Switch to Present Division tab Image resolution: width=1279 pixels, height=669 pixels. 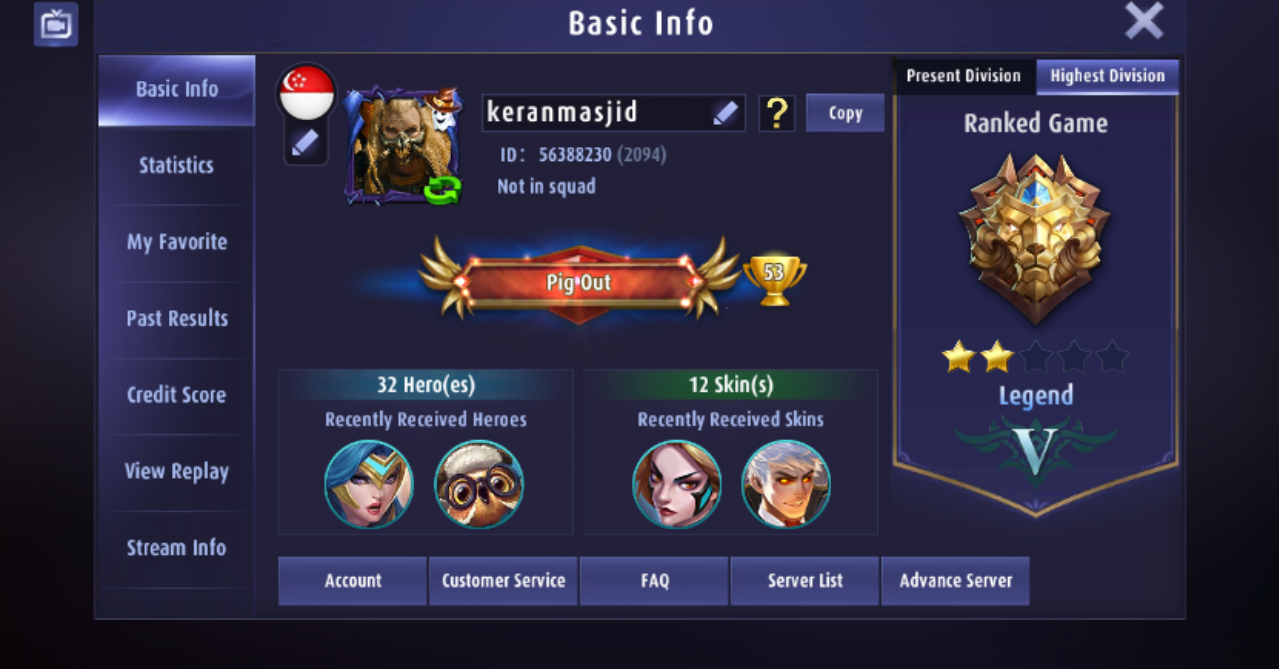[x=963, y=76]
